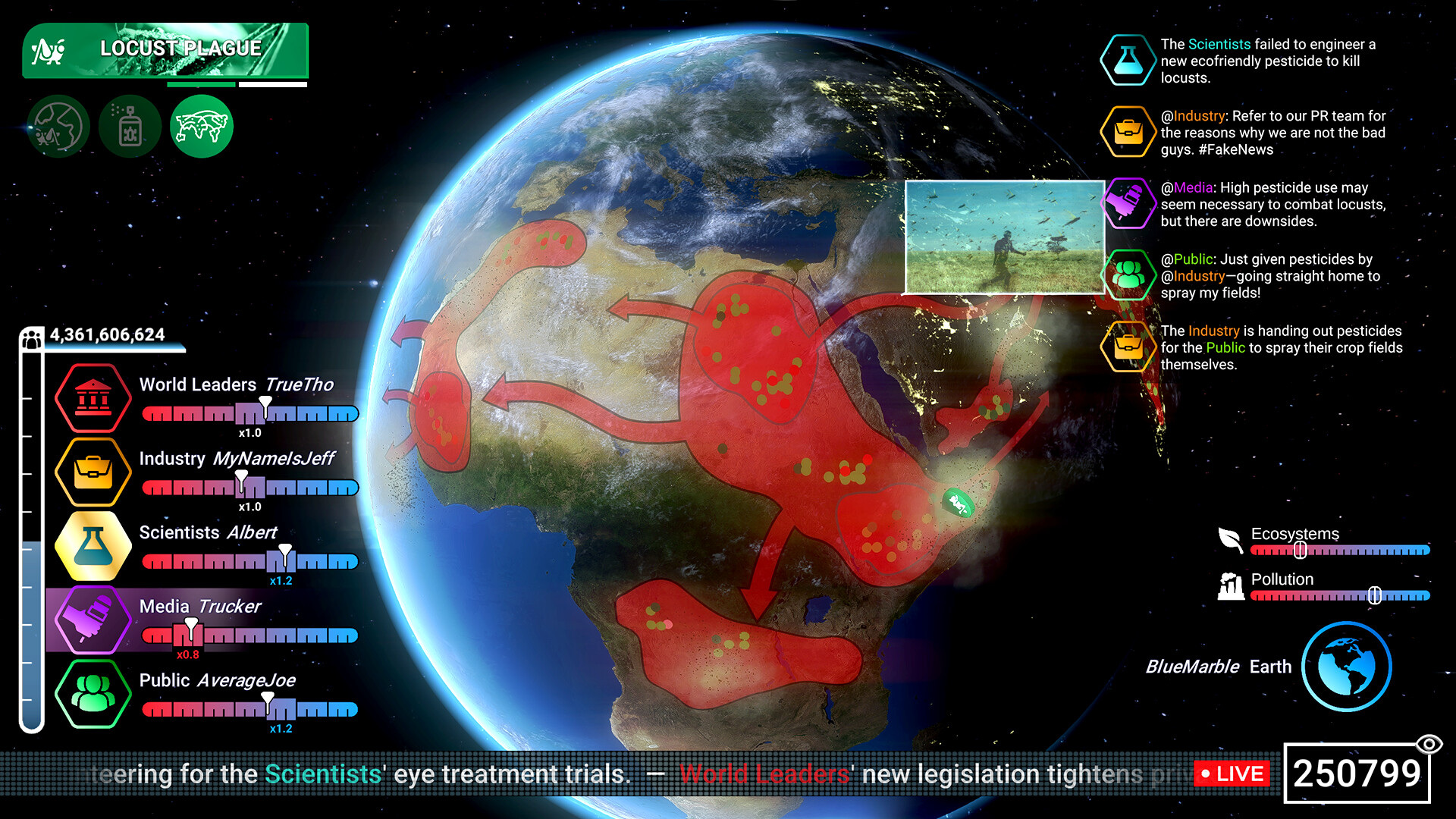The height and width of the screenshot is (819, 1456).
Task: Click the Scientists flask icon
Action: coord(93,544)
